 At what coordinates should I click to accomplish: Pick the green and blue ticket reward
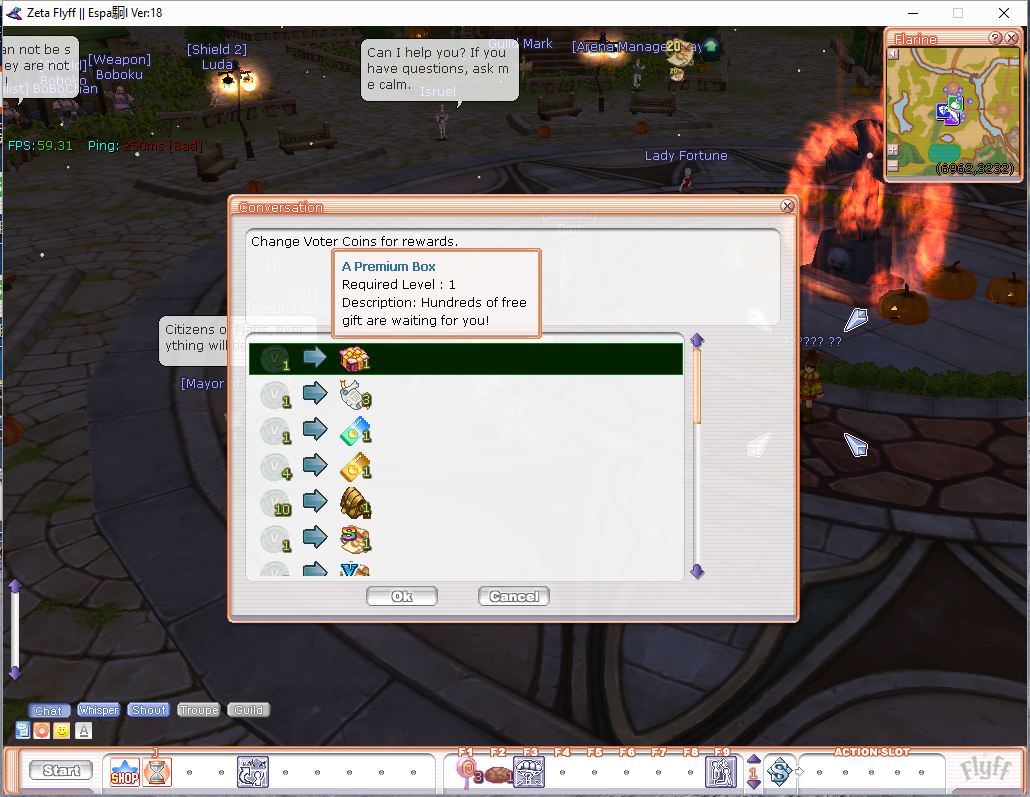(465, 431)
